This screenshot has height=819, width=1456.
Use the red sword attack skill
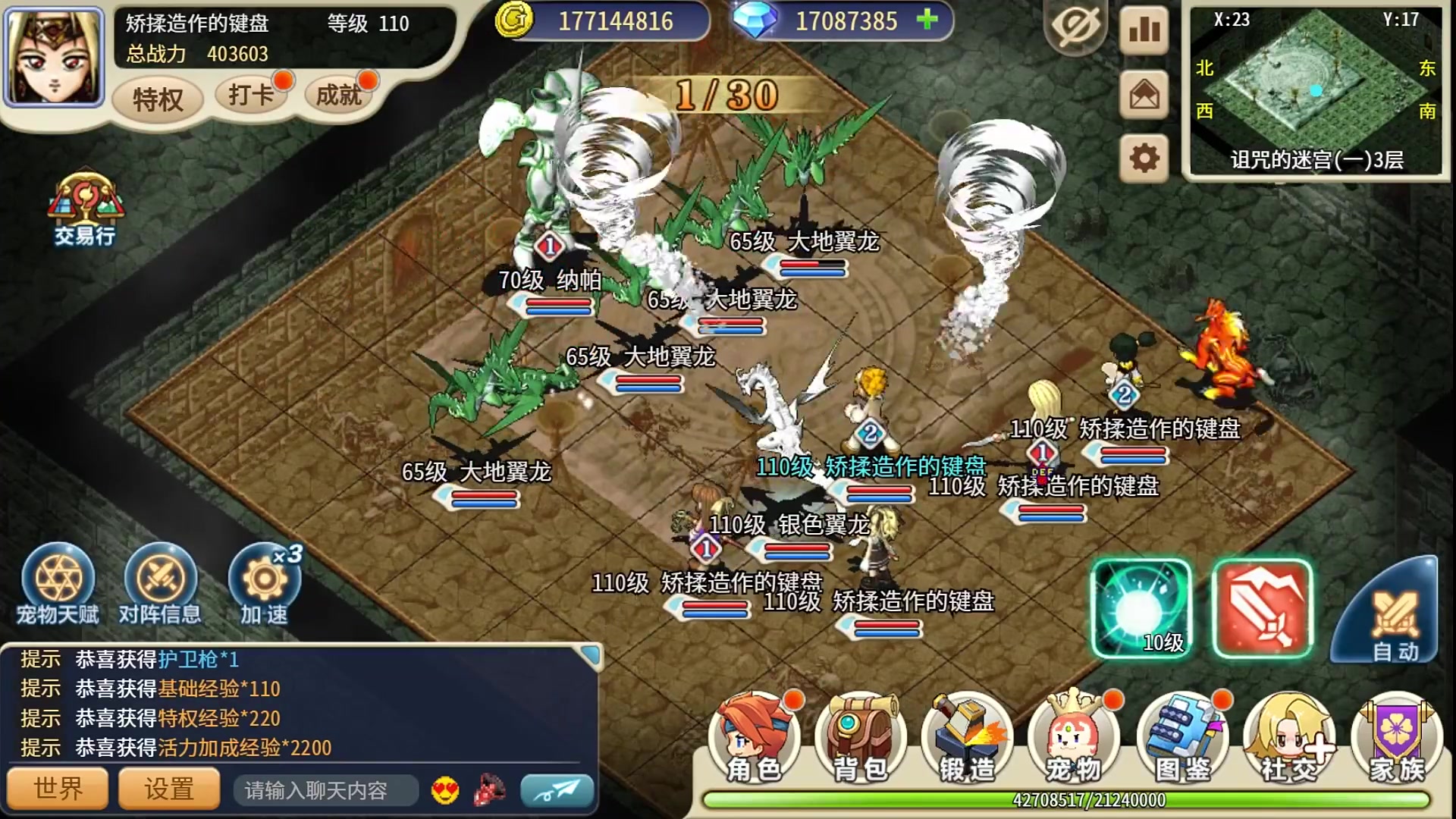(1262, 608)
